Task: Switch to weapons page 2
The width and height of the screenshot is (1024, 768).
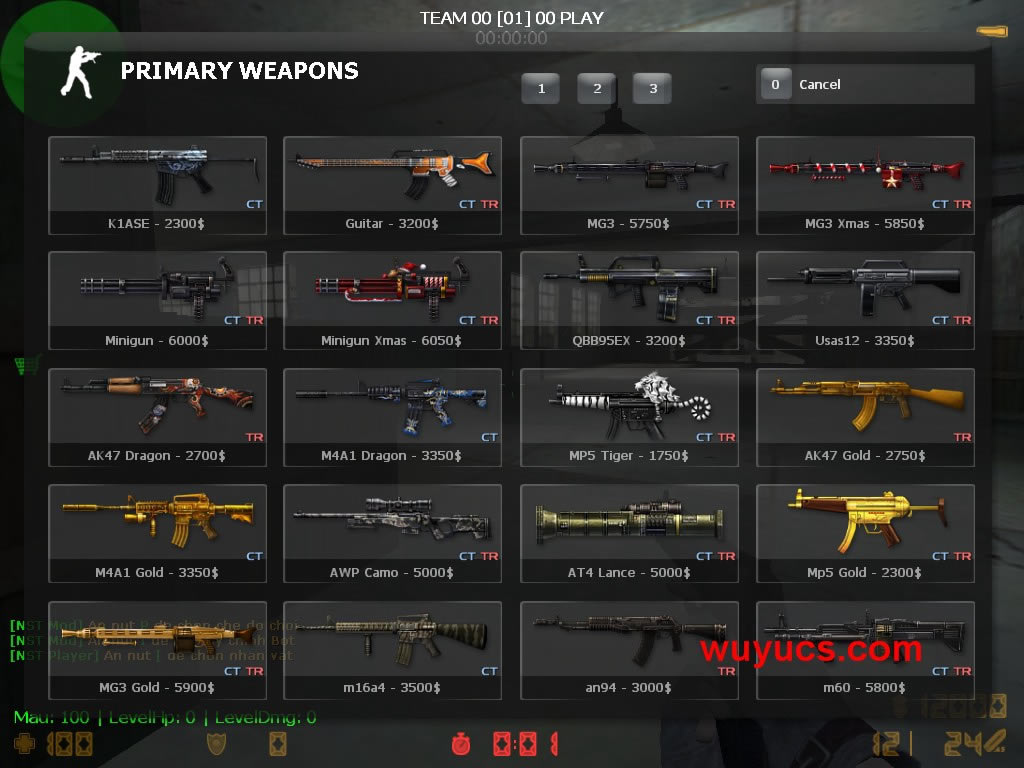Action: coord(597,88)
